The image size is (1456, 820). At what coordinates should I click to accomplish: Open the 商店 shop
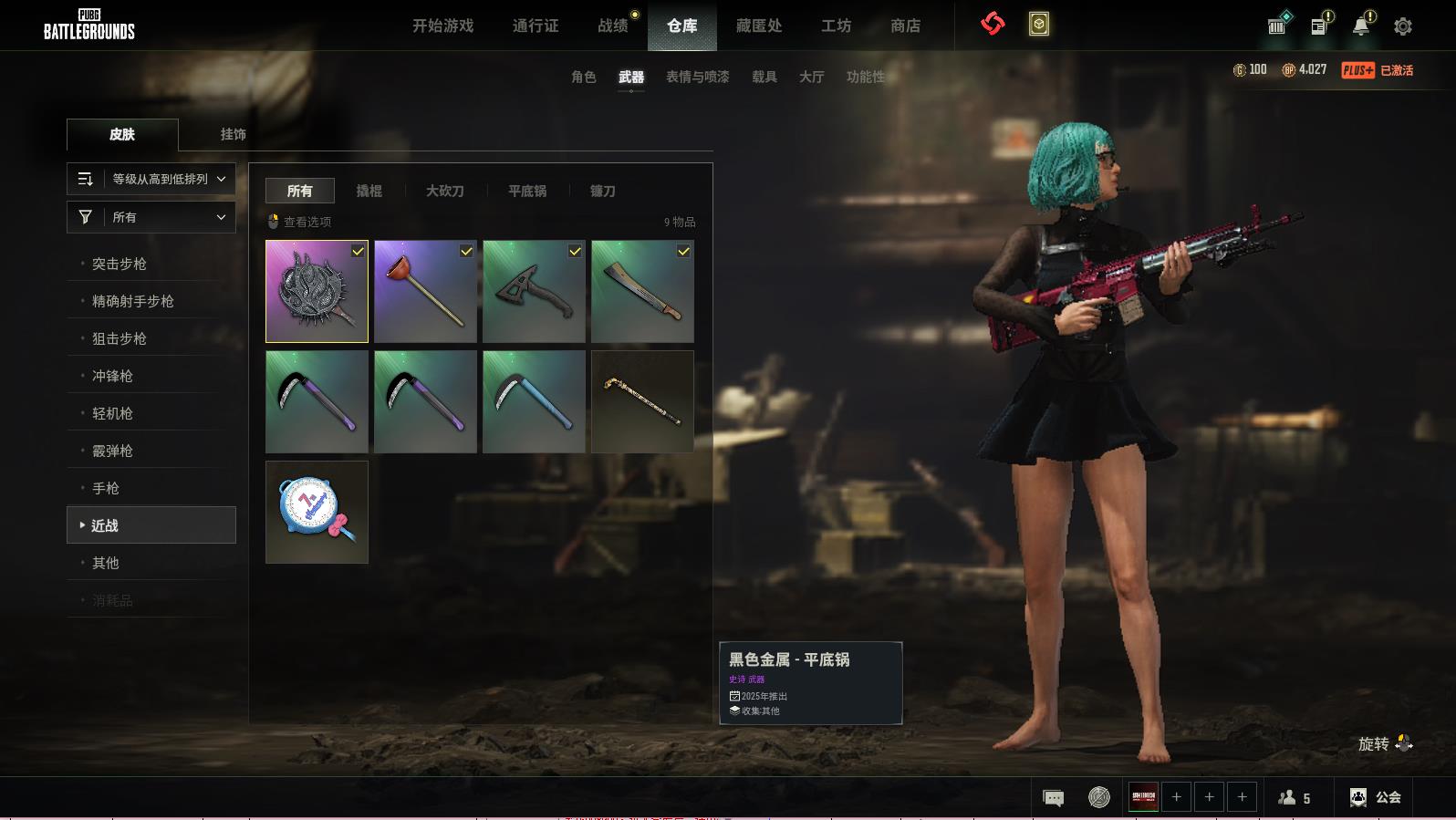coord(905,26)
